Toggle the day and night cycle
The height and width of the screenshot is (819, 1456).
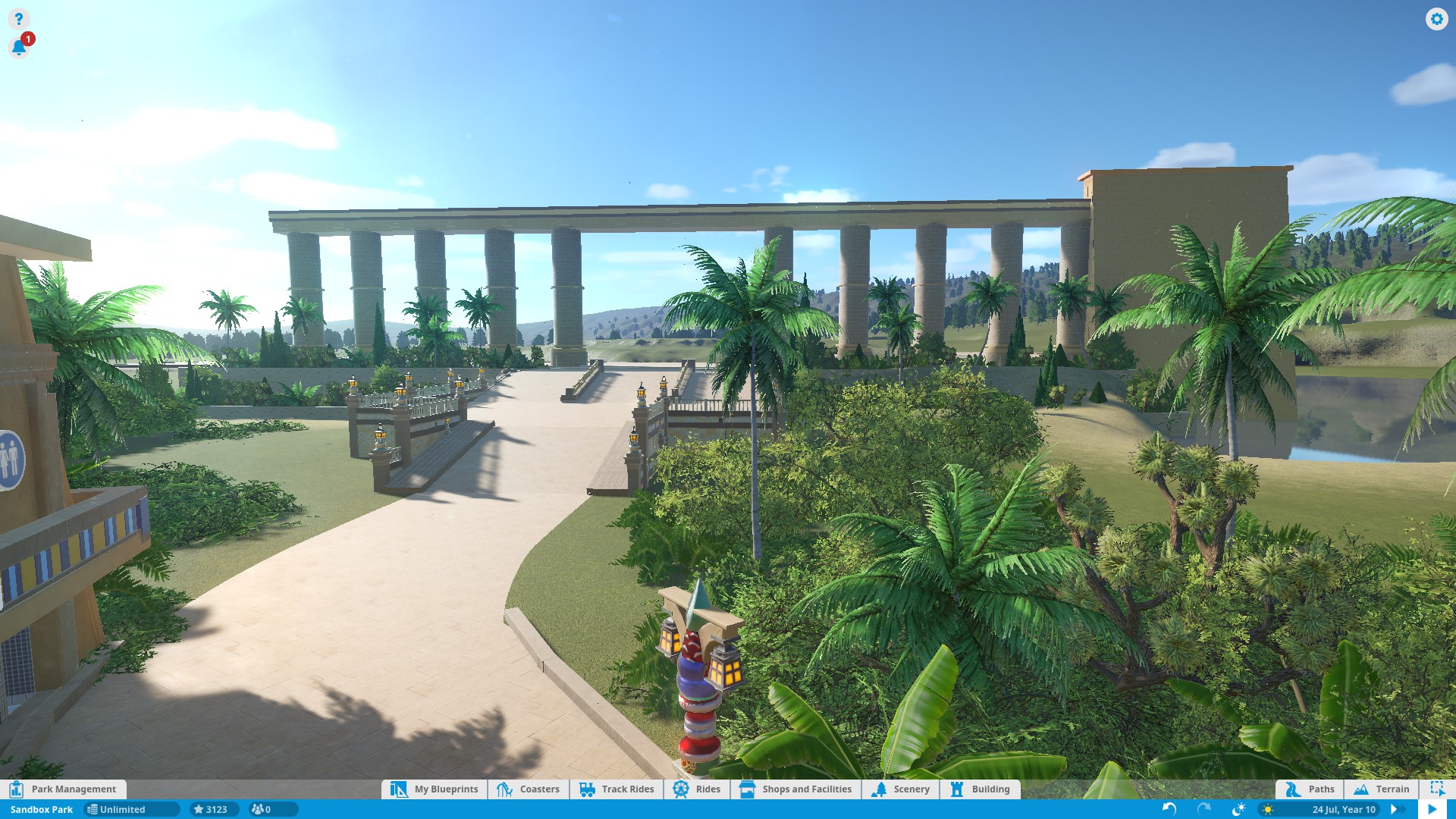[x=1238, y=809]
